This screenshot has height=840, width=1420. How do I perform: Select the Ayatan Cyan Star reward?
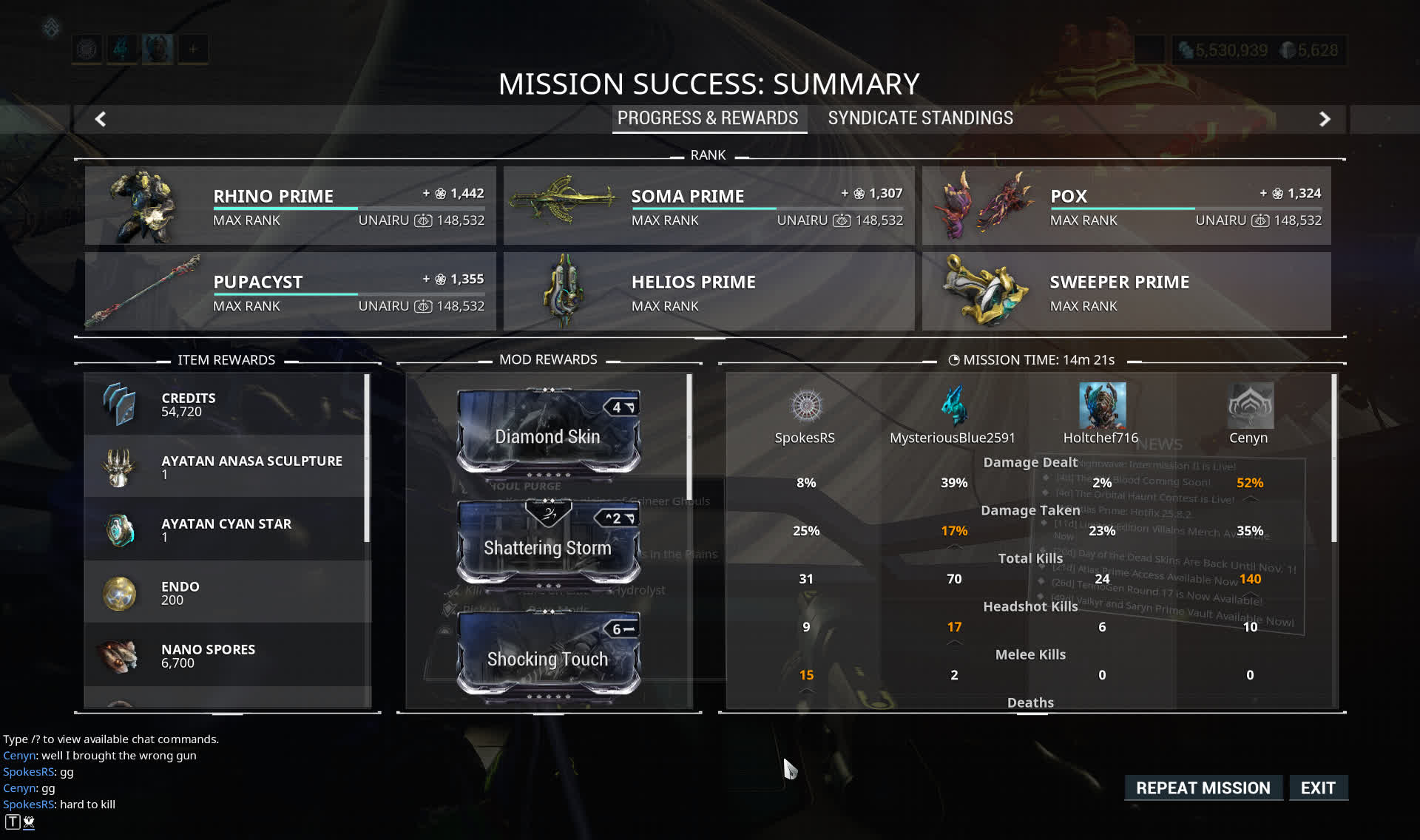pyautogui.click(x=226, y=529)
